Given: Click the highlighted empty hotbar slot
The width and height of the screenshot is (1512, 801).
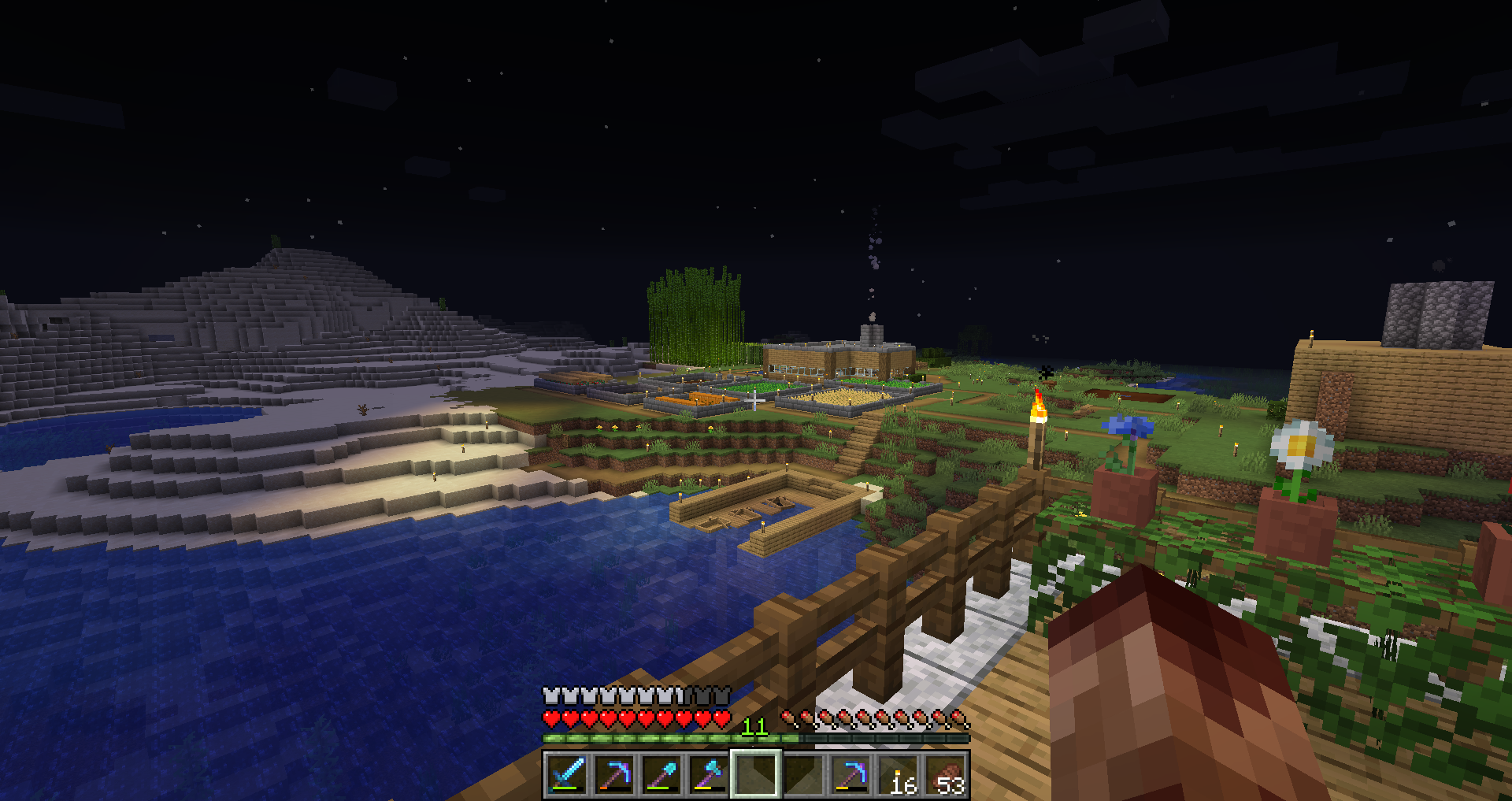Looking at the screenshot, I should pos(756,774).
